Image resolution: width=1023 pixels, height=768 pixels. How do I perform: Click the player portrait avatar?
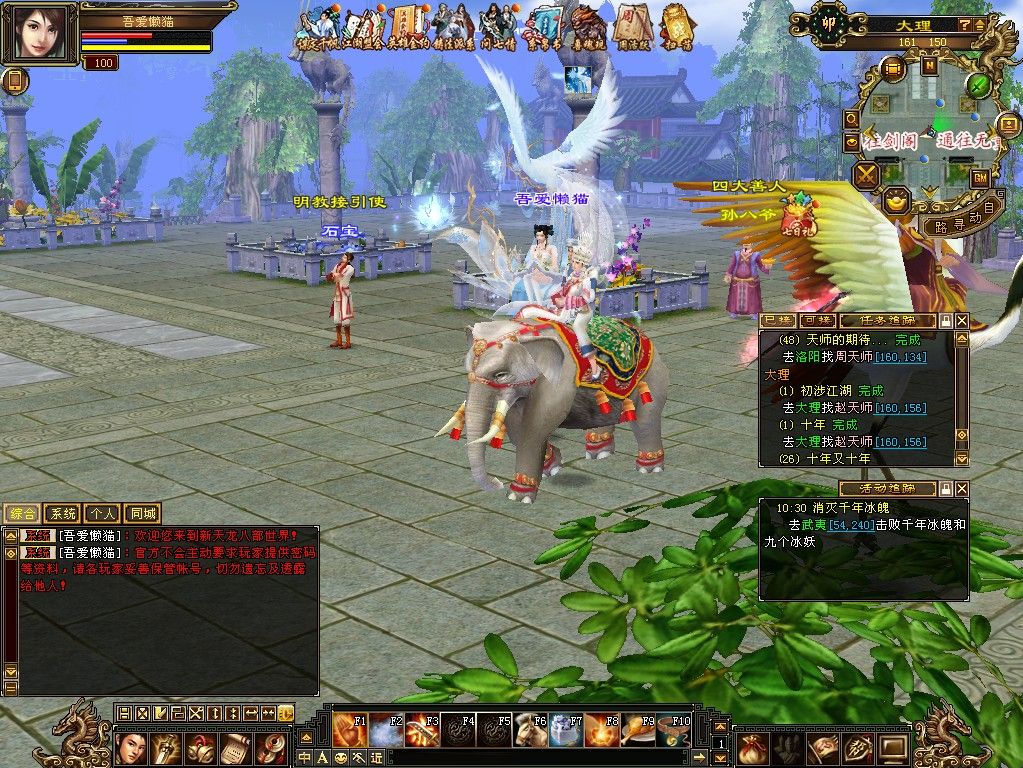tap(40, 34)
